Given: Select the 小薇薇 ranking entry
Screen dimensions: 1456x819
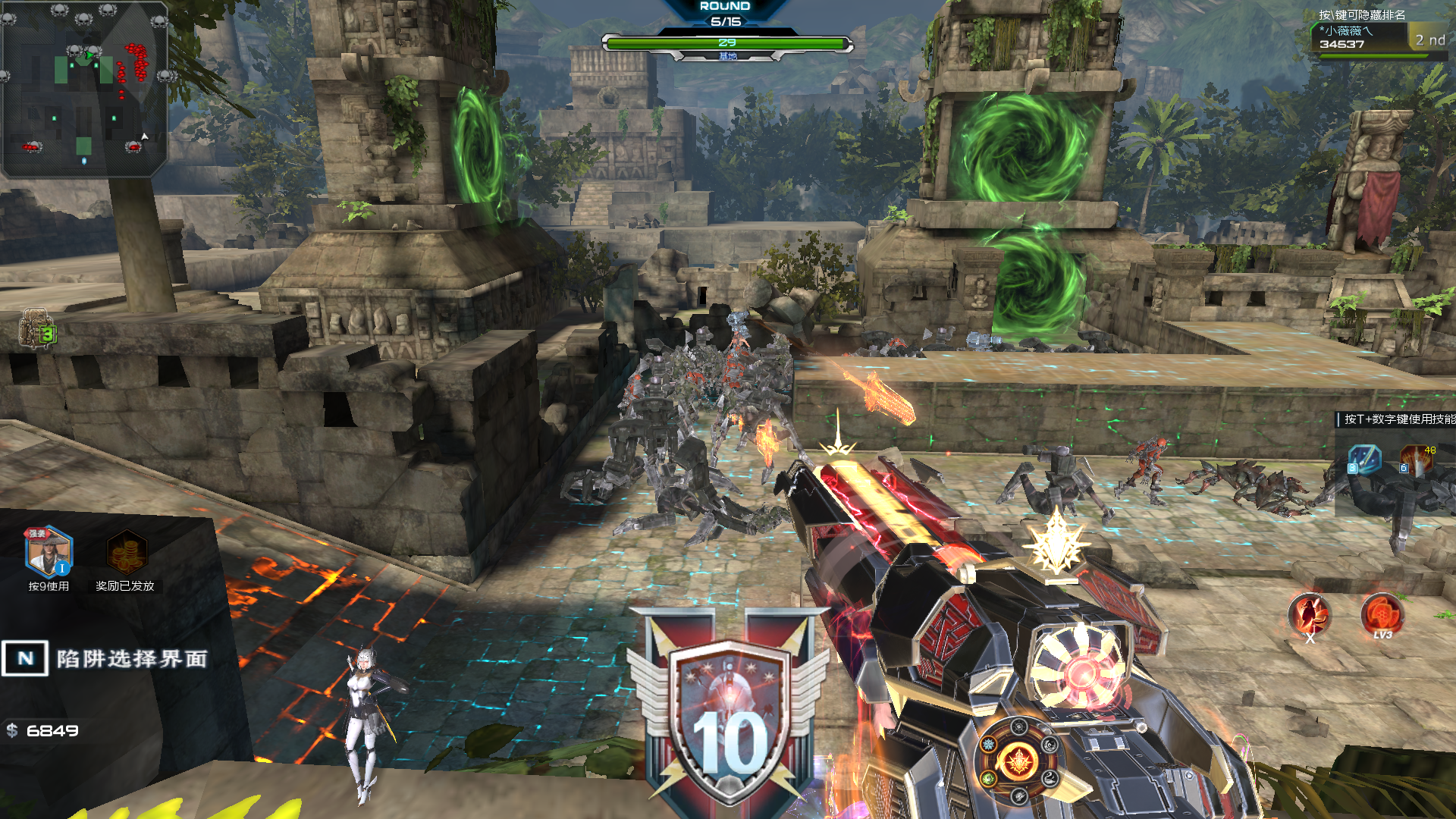Looking at the screenshot, I should coord(1360,37).
